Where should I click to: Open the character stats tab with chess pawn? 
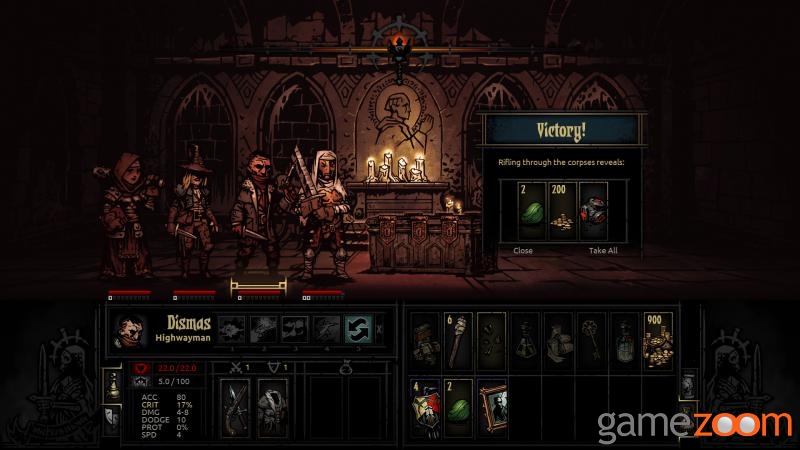[x=113, y=382]
